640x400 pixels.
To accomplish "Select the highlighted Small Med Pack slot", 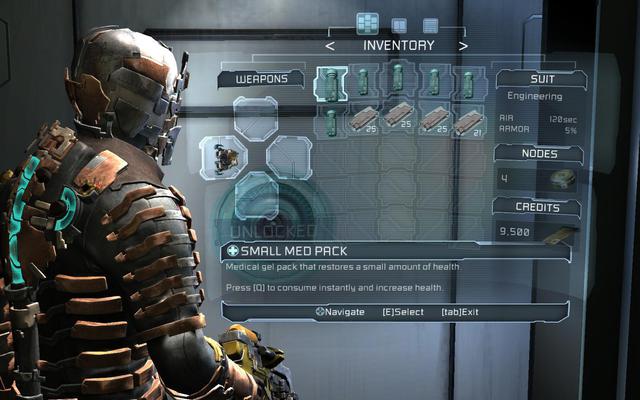I will (x=331, y=82).
